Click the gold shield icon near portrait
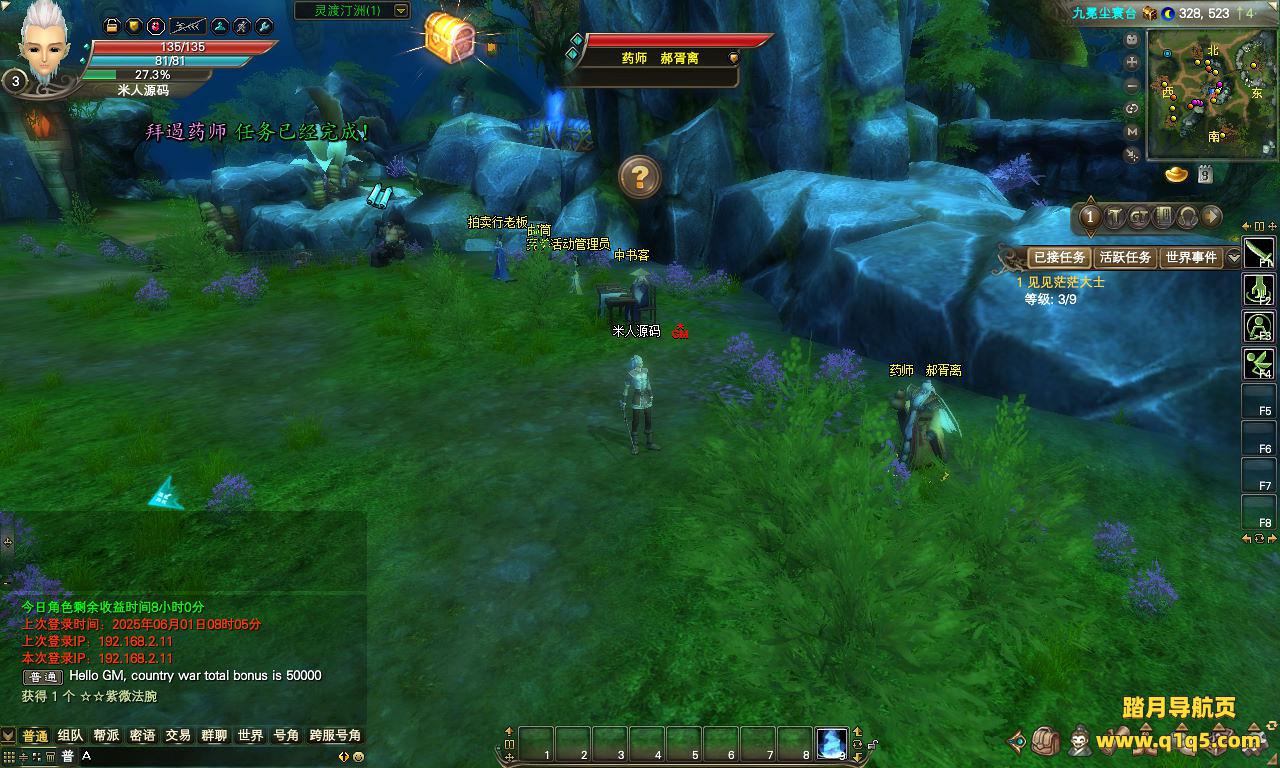 (133, 26)
